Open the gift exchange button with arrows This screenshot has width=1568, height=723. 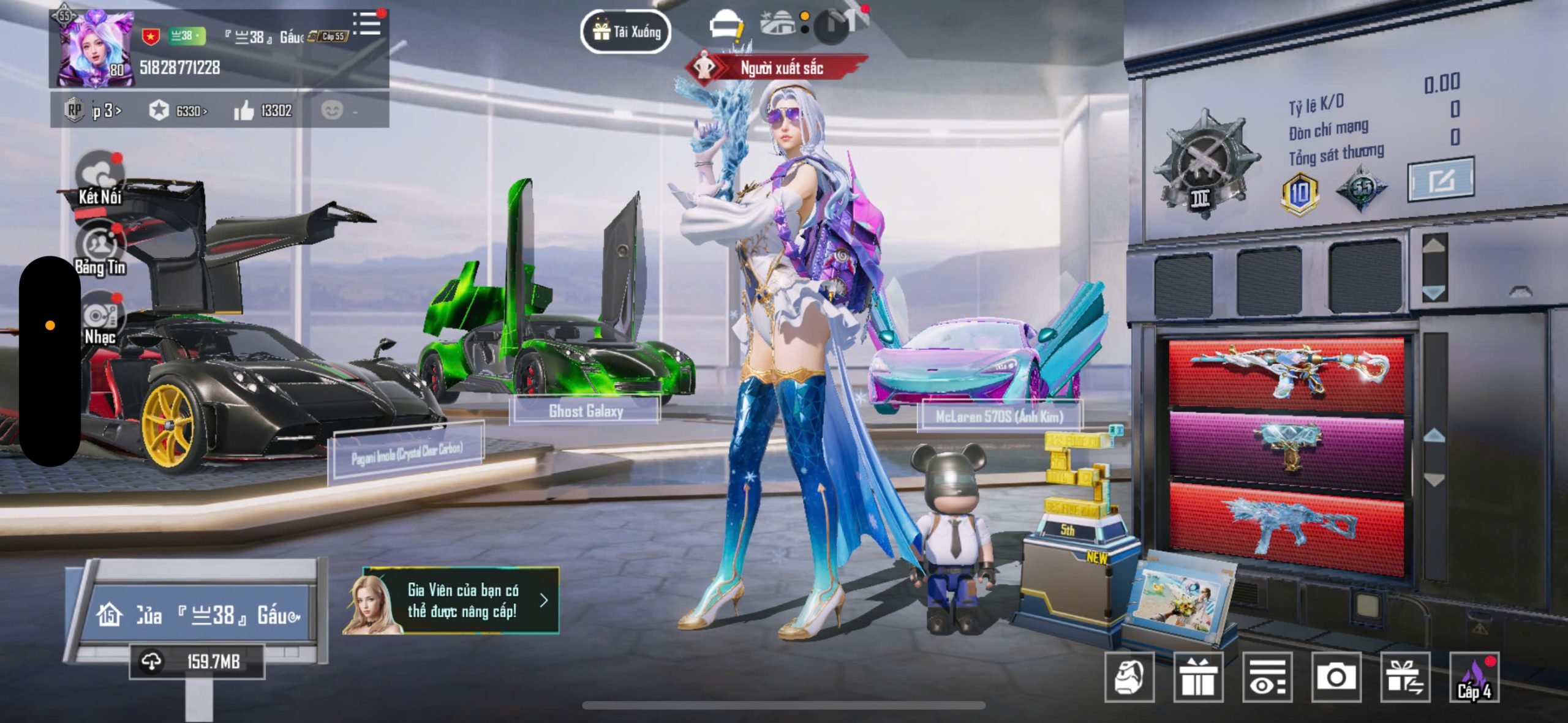[x=1405, y=677]
